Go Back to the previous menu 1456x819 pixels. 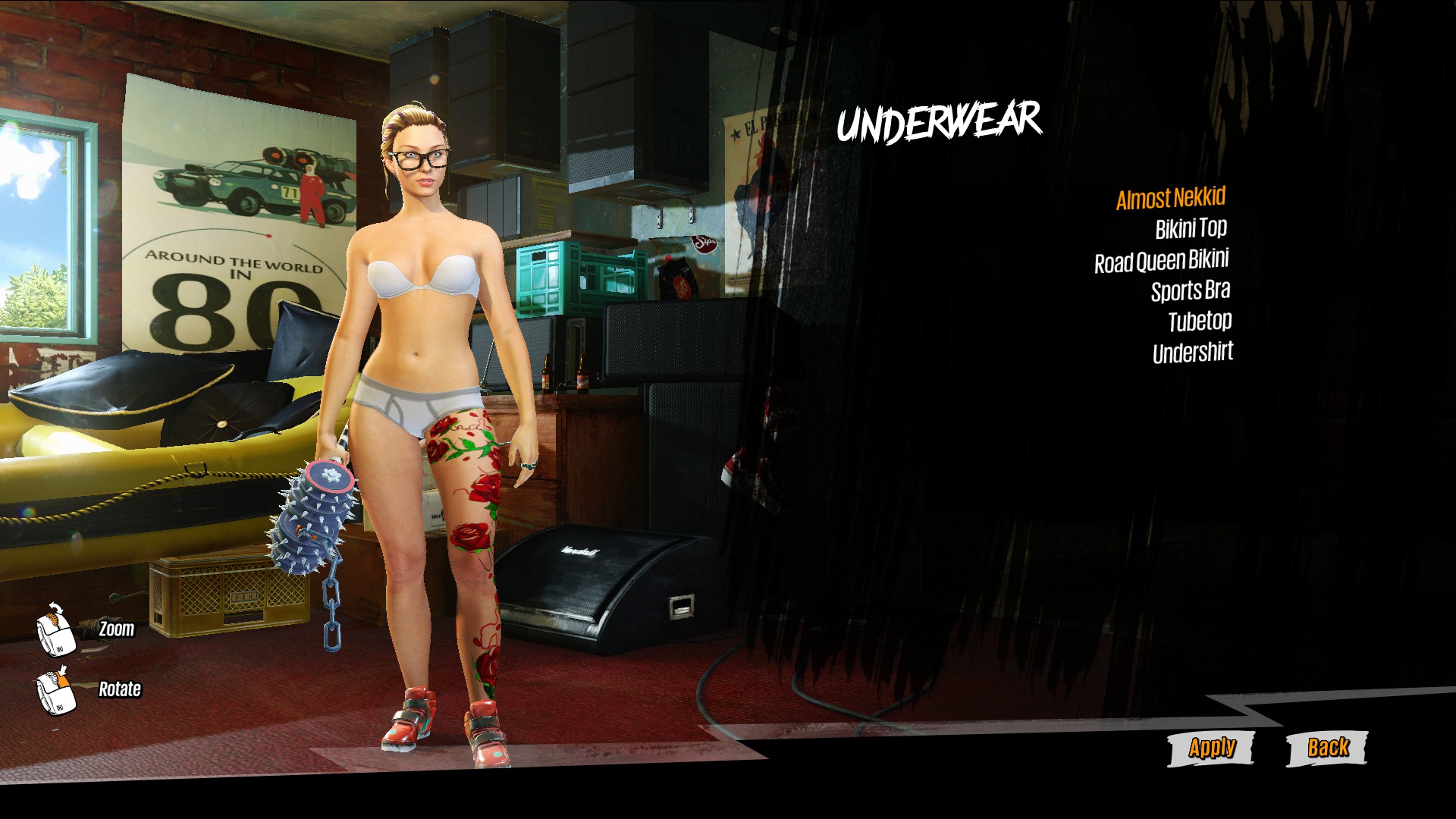[x=1327, y=748]
